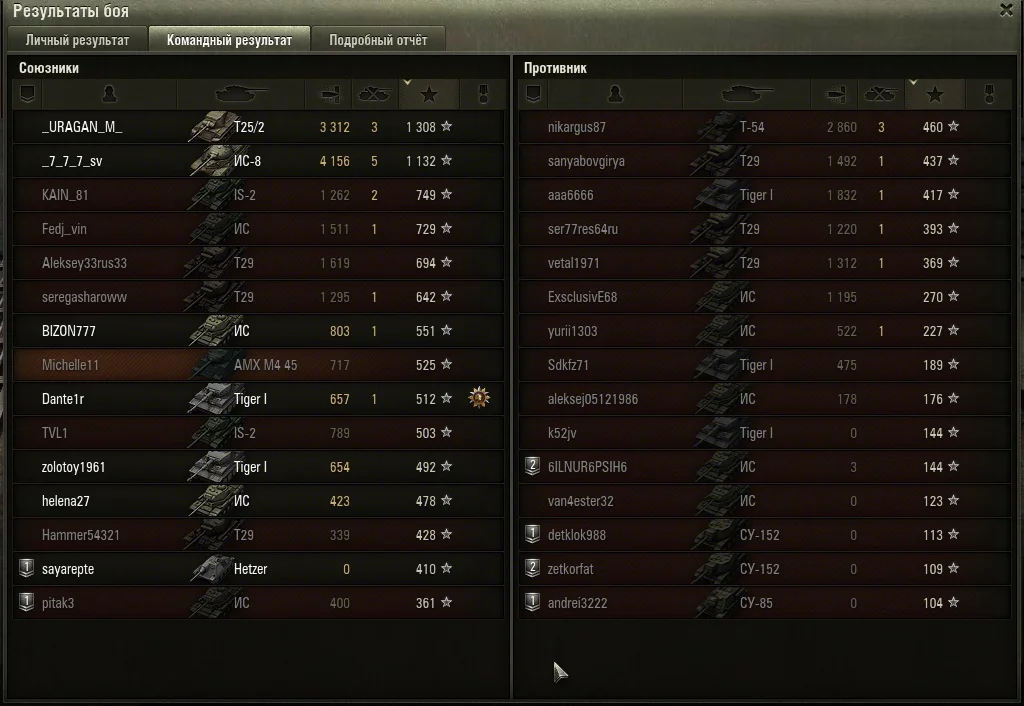
Task: Choose ally zolotoy1961 with Tiger I
Action: (x=73, y=467)
